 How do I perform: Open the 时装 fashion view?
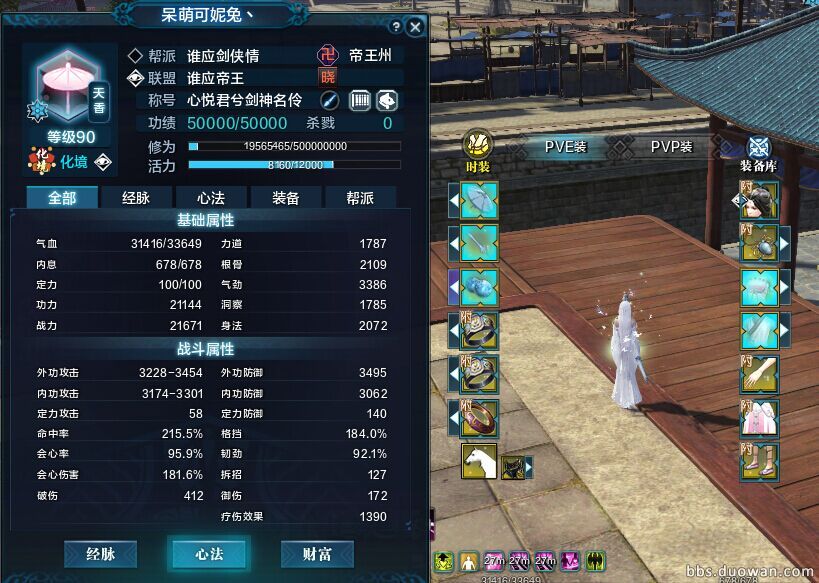coord(478,152)
